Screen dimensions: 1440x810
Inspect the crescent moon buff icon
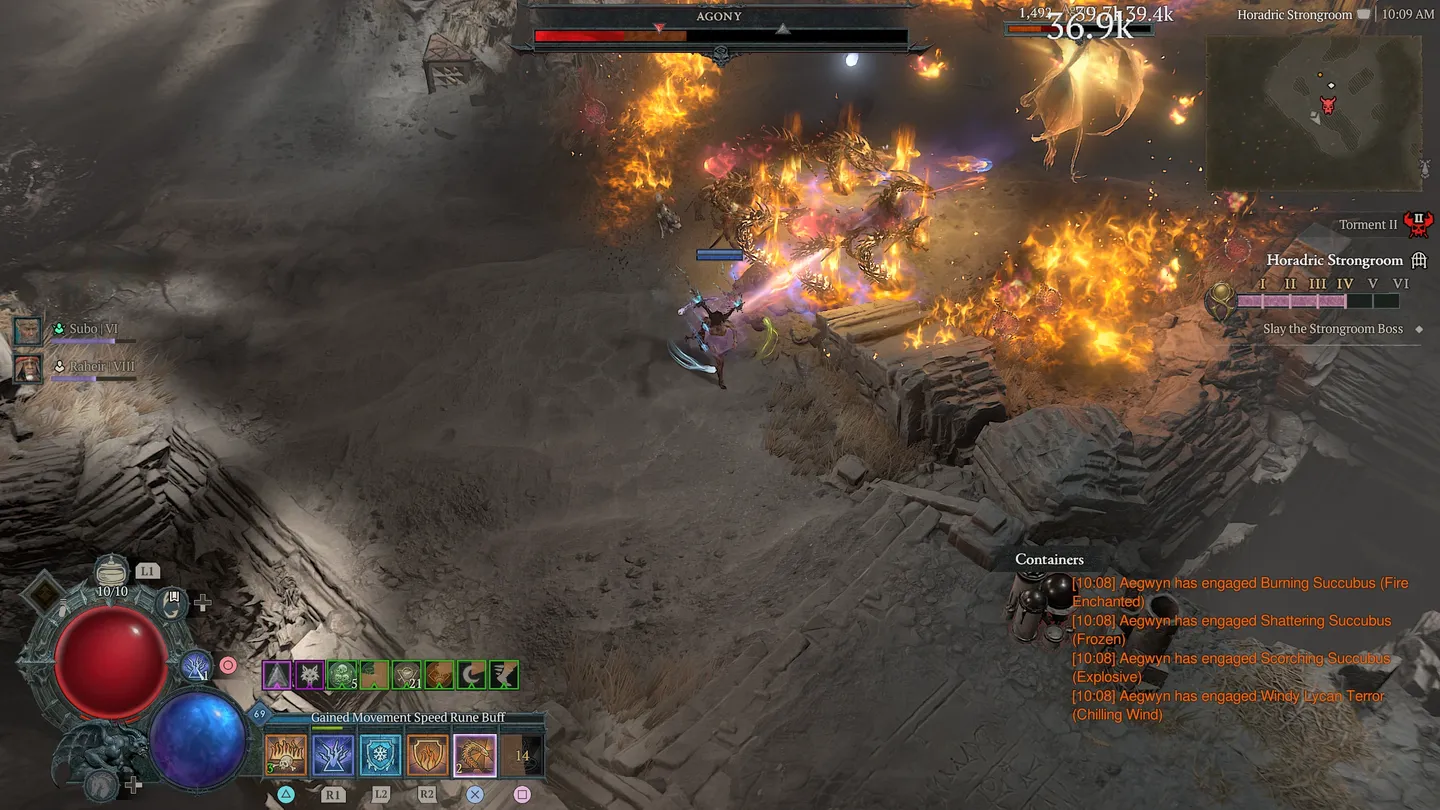[x=471, y=675]
